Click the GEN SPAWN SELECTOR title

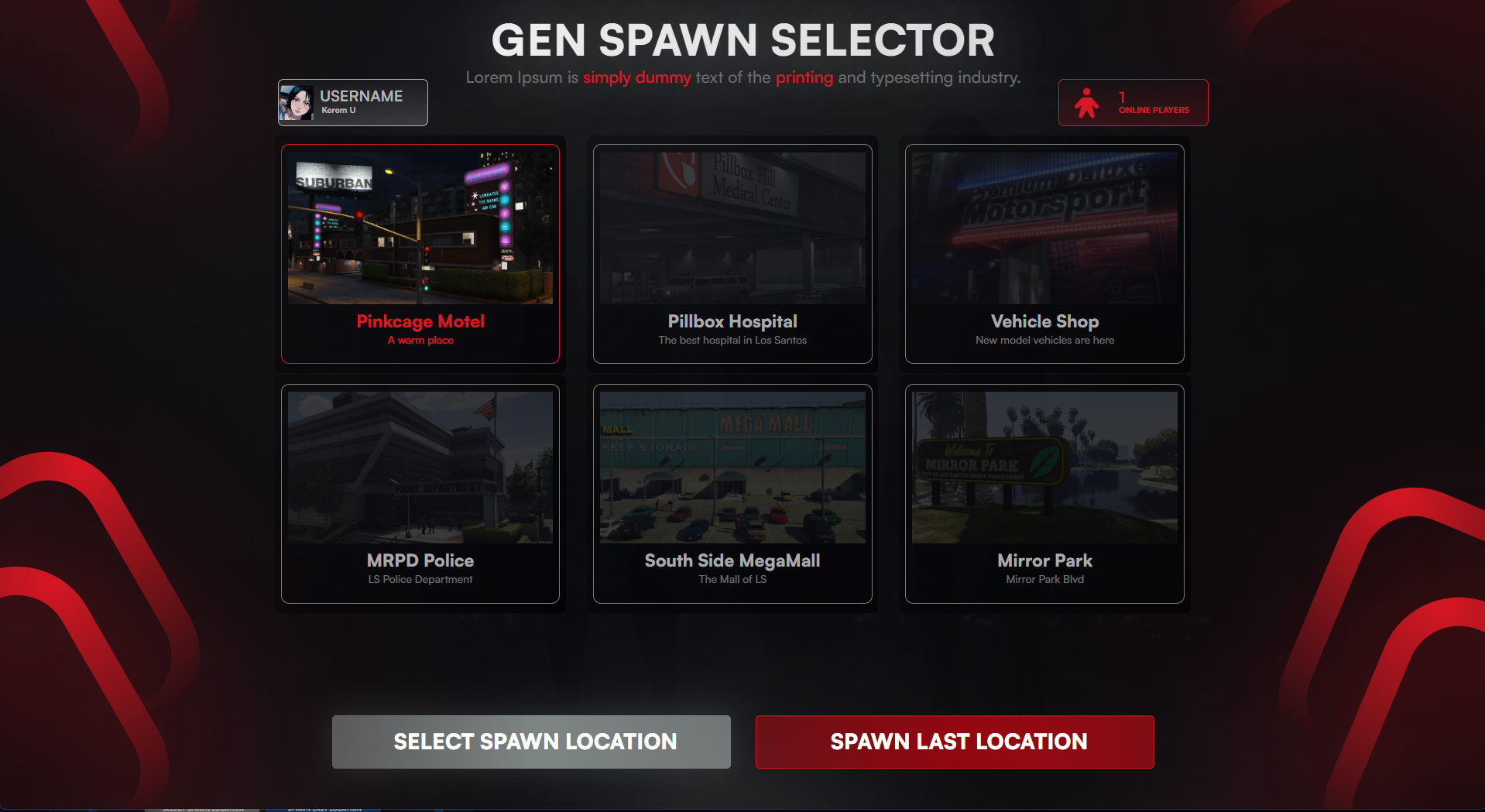pyautogui.click(x=742, y=40)
